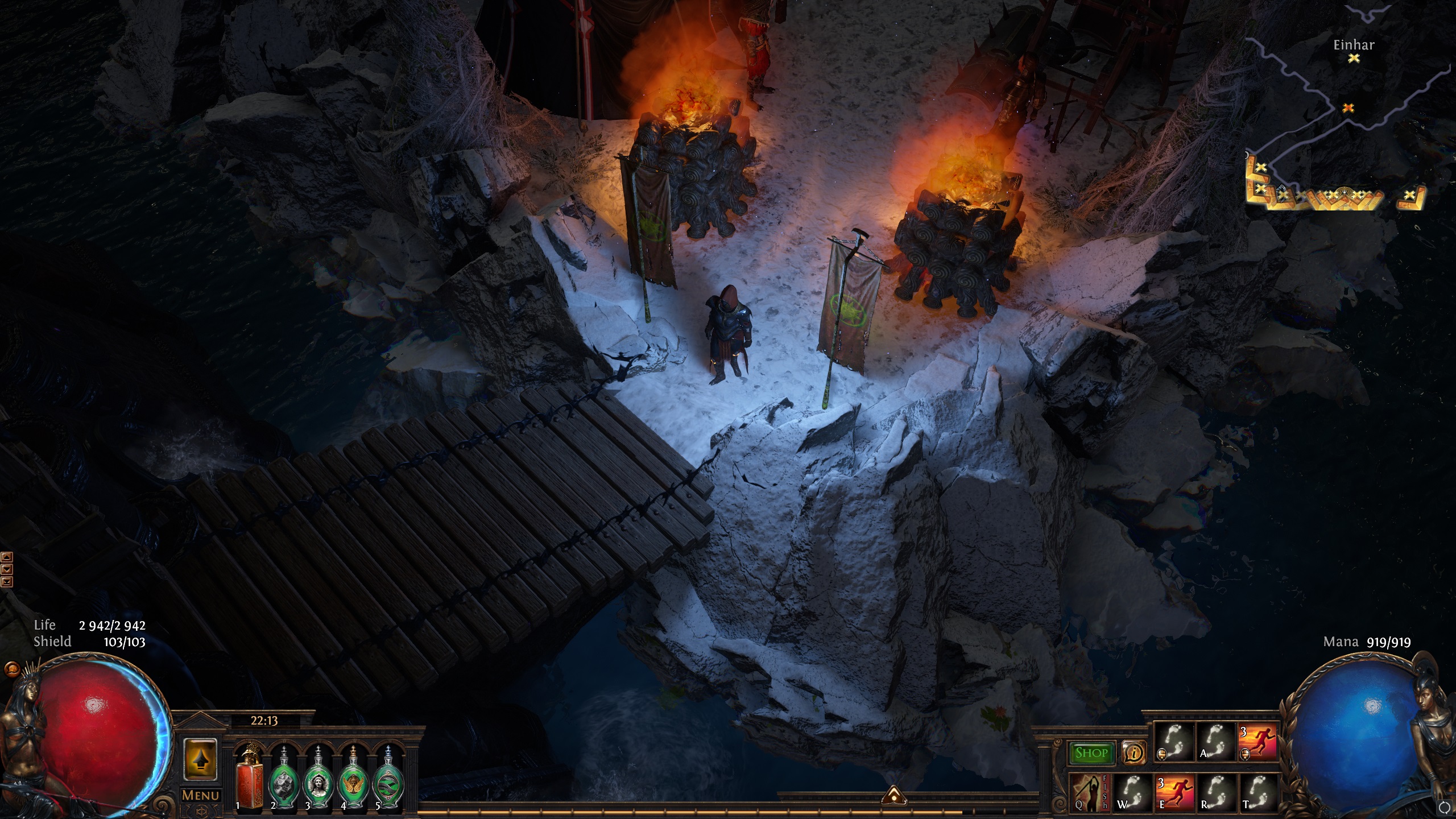Activate the E running-man dash skill
The height and width of the screenshot is (819, 1456).
[1173, 791]
